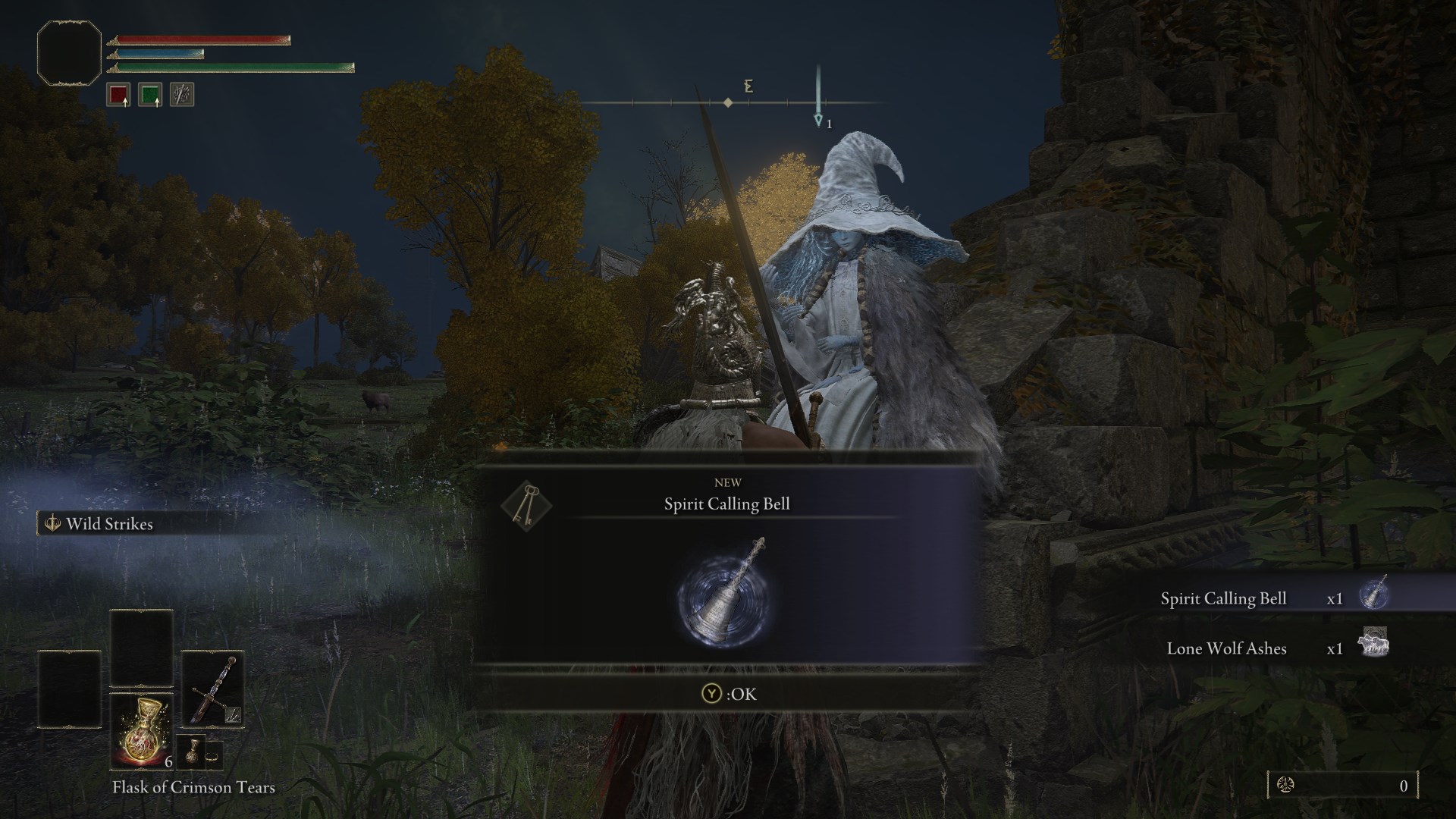Viewport: 1456px width, 819px height.
Task: Click the red flask status icon
Action: (x=118, y=95)
